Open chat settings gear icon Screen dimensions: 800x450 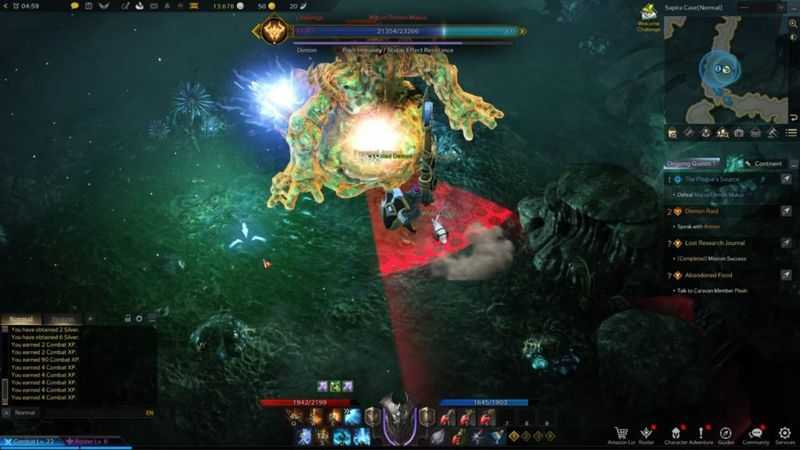pos(139,320)
